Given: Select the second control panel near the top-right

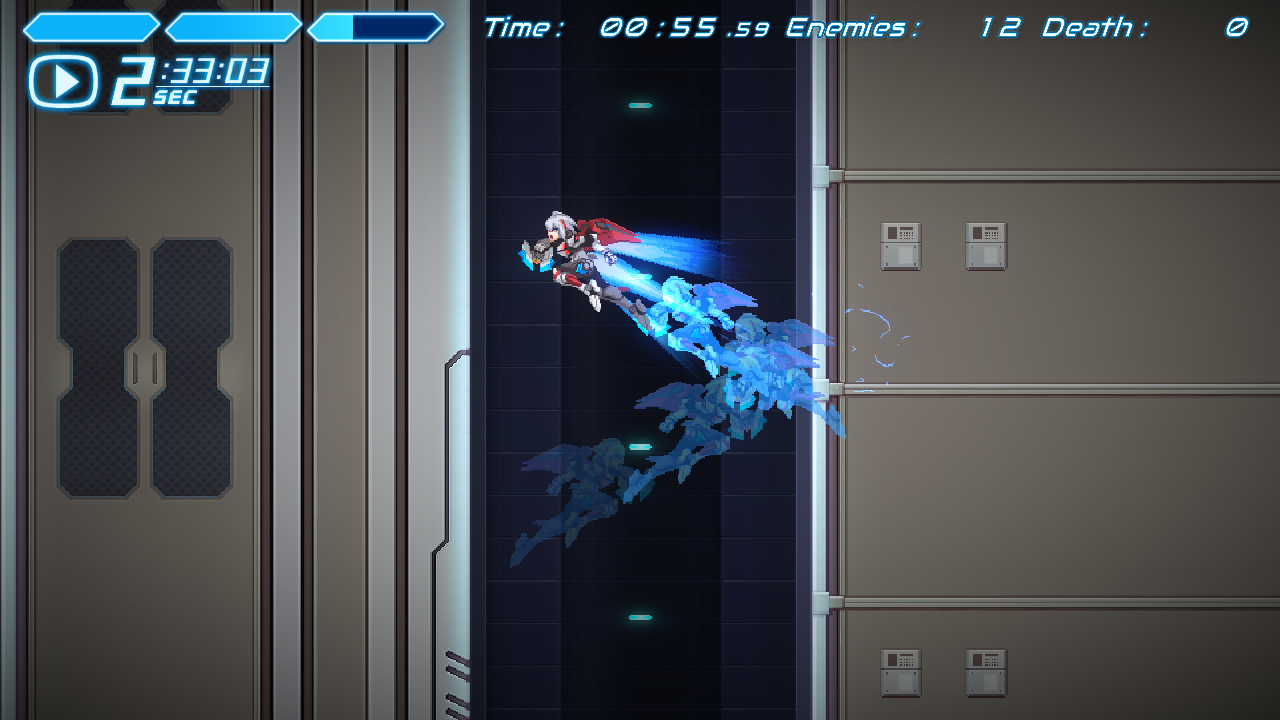Looking at the screenshot, I should click(987, 246).
